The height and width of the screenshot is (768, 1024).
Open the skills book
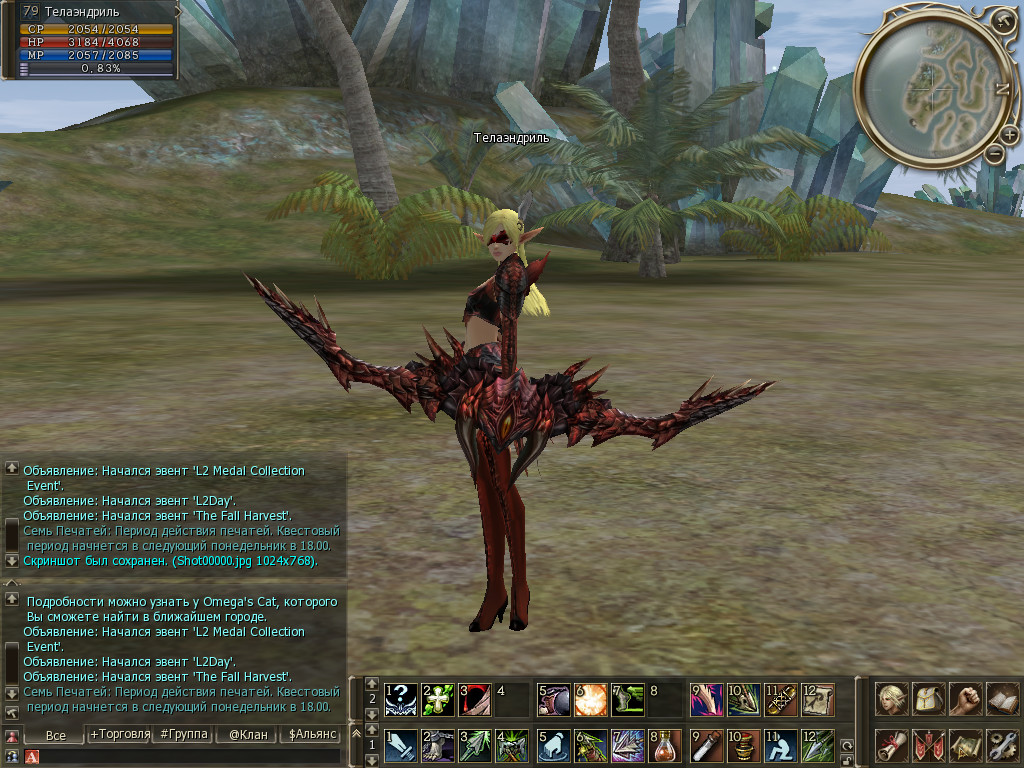tap(1002, 699)
